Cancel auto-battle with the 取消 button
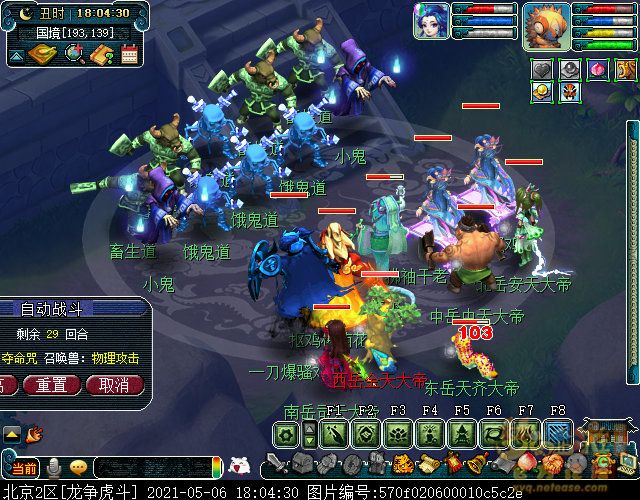Screen dimensions: 640x500 click(x=114, y=385)
